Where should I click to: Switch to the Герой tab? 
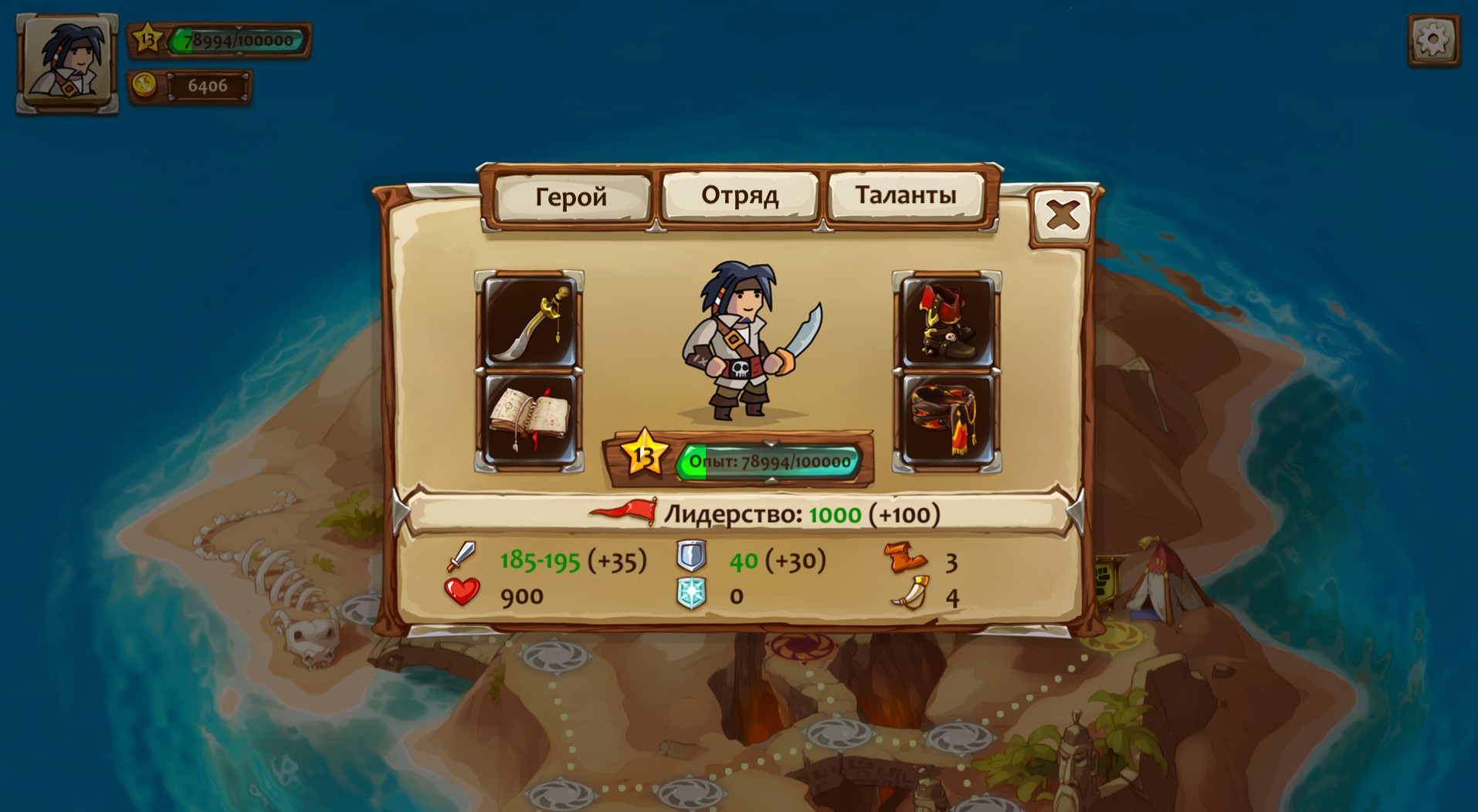coord(571,198)
